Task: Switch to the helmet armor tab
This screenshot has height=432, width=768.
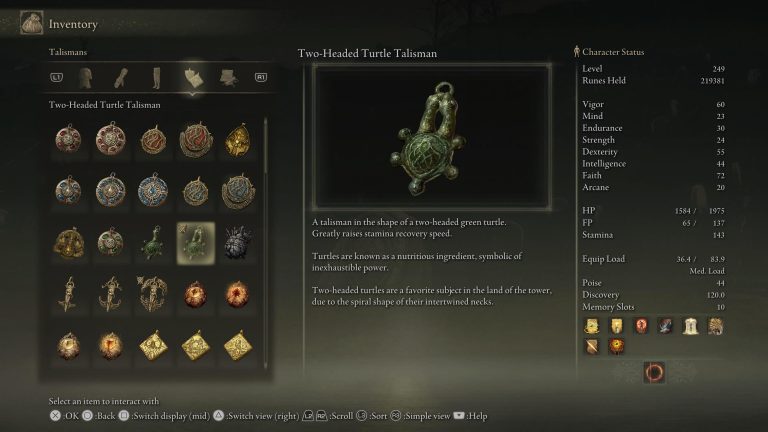Action: point(85,76)
